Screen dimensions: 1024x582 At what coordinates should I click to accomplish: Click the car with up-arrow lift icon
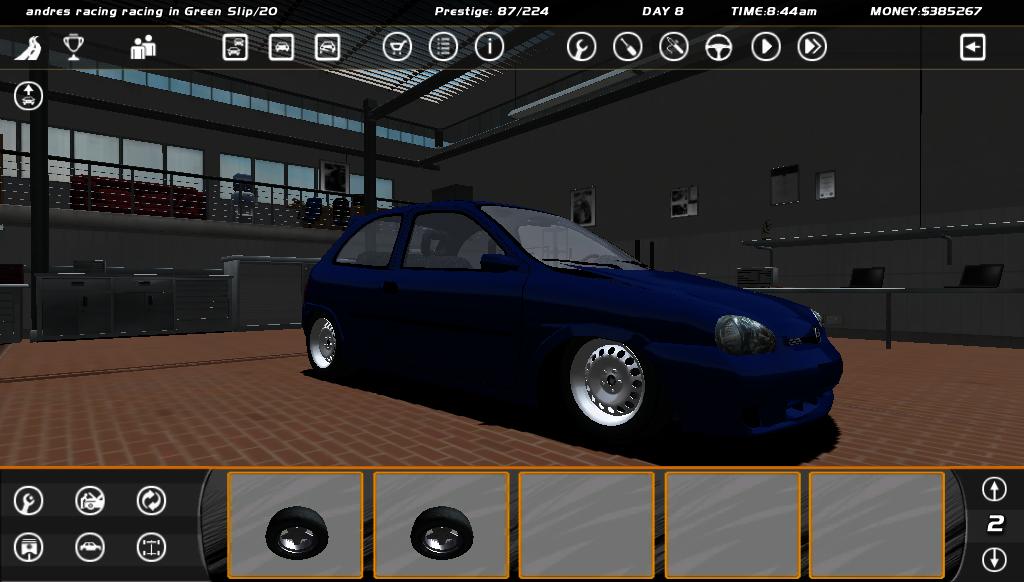[29, 96]
